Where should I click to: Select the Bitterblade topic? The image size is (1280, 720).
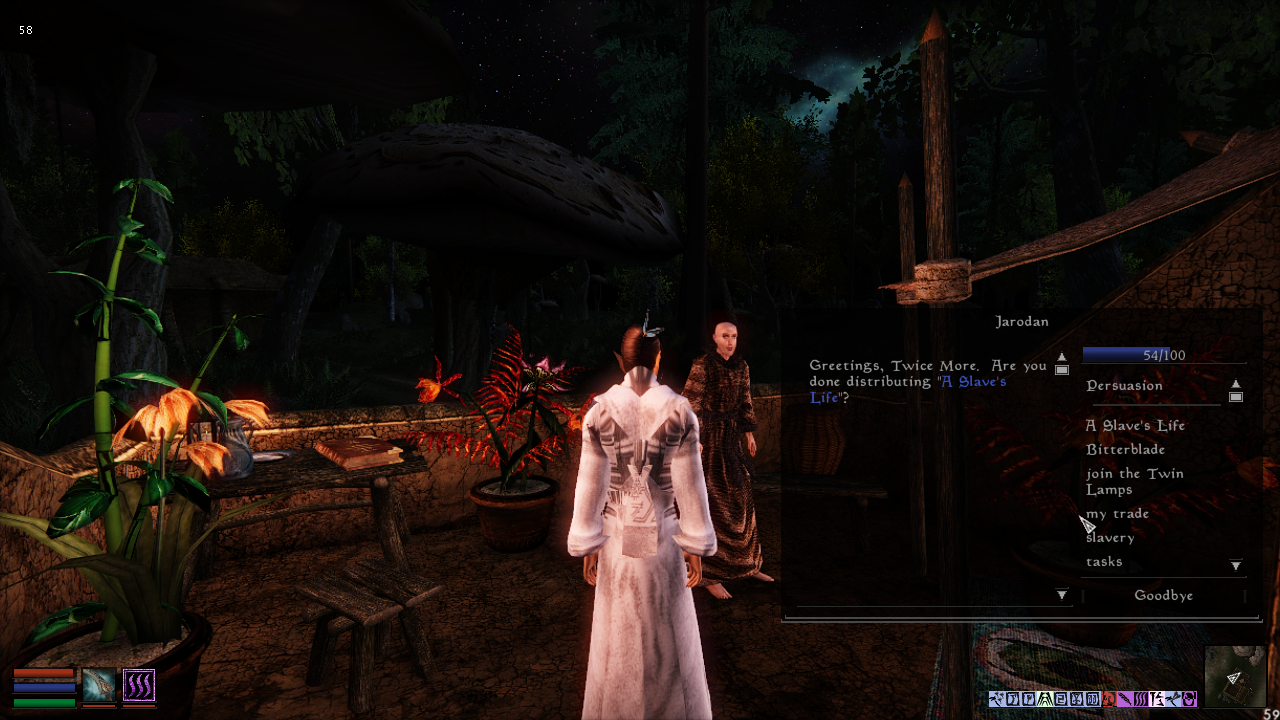pos(1125,449)
